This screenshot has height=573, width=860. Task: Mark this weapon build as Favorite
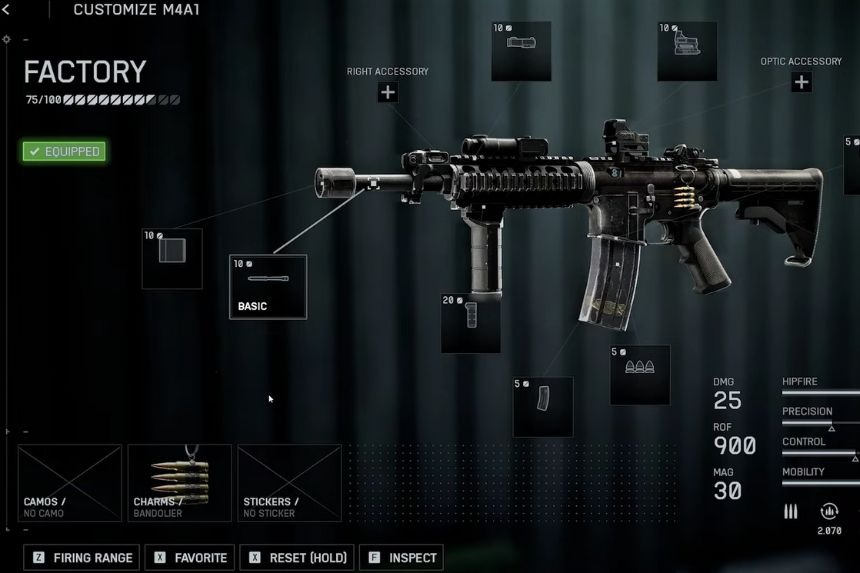189,558
